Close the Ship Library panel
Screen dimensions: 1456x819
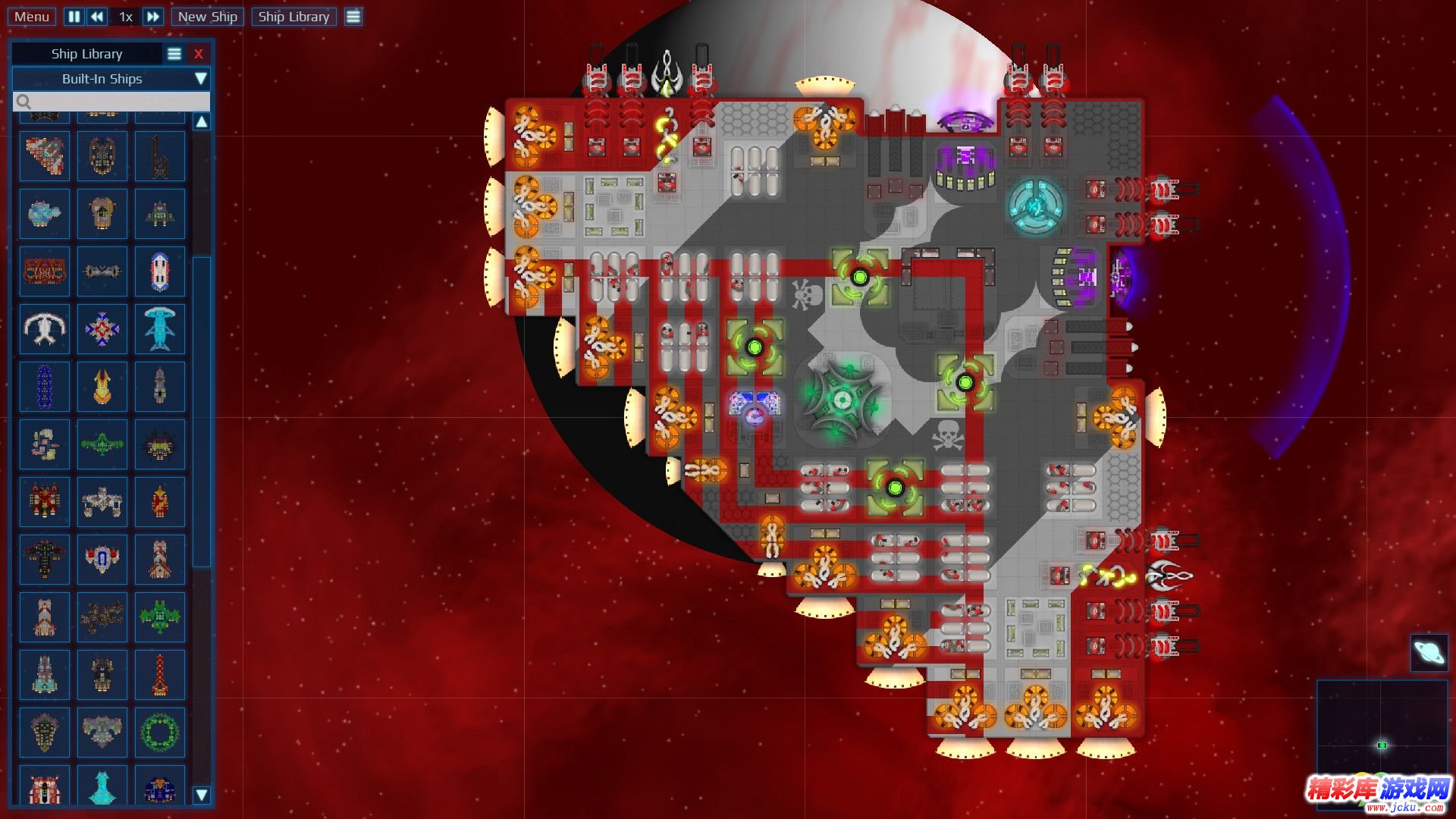pos(199,54)
